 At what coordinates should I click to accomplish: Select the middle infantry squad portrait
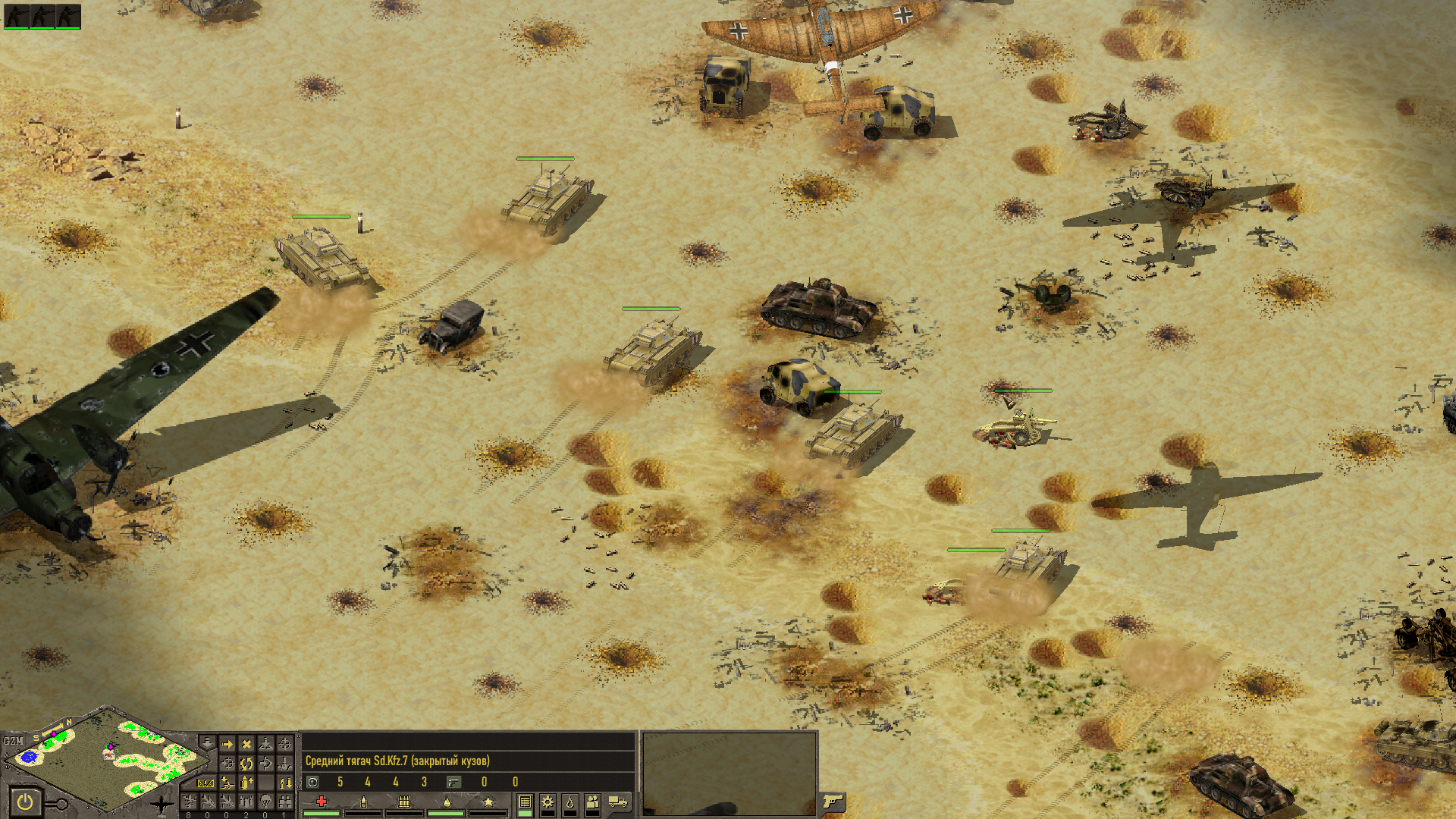[x=42, y=16]
